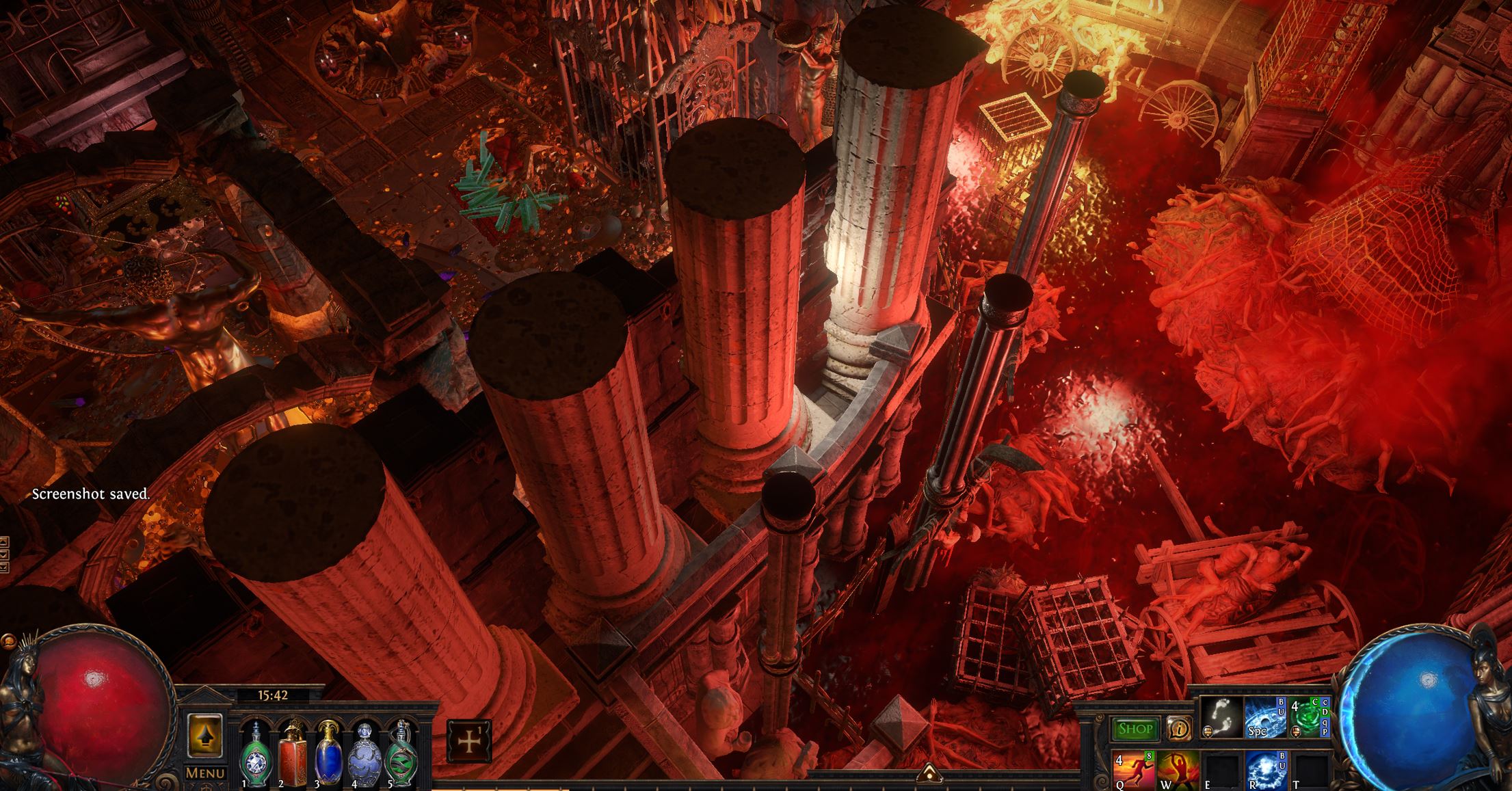Open the green Shop button
The height and width of the screenshot is (791, 1512).
1135,729
